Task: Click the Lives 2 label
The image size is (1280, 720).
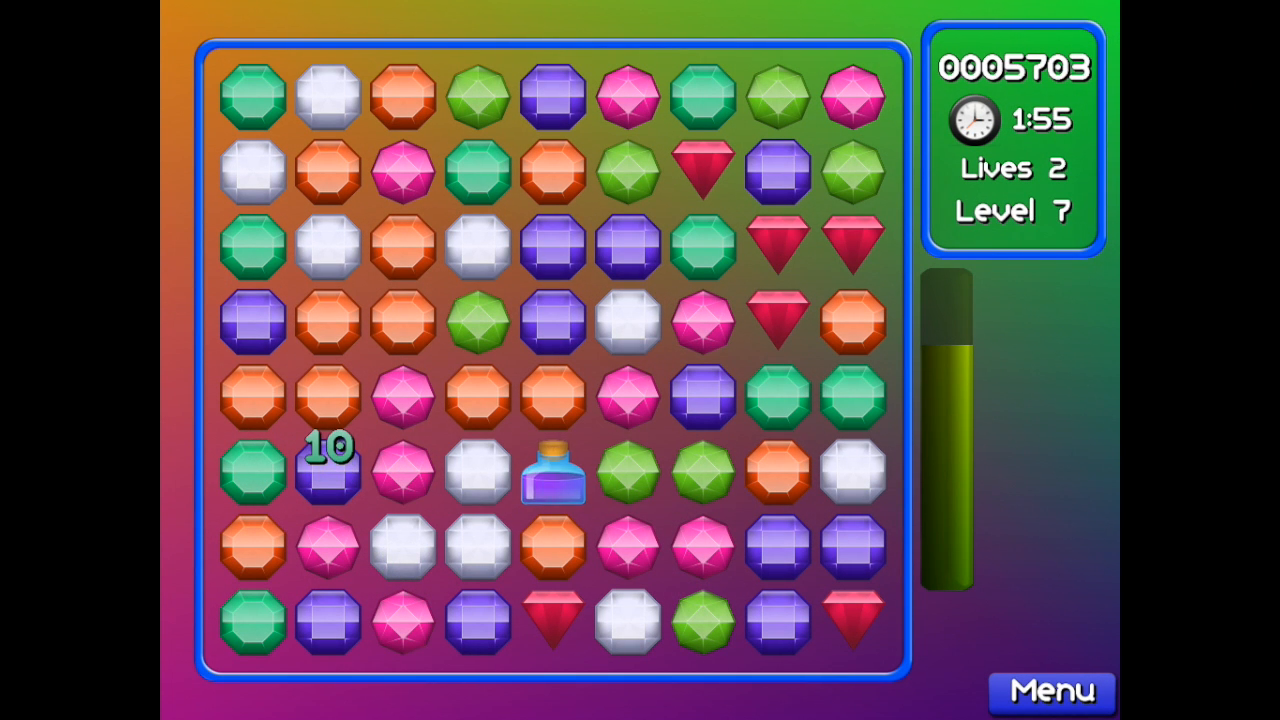Action: (1013, 168)
